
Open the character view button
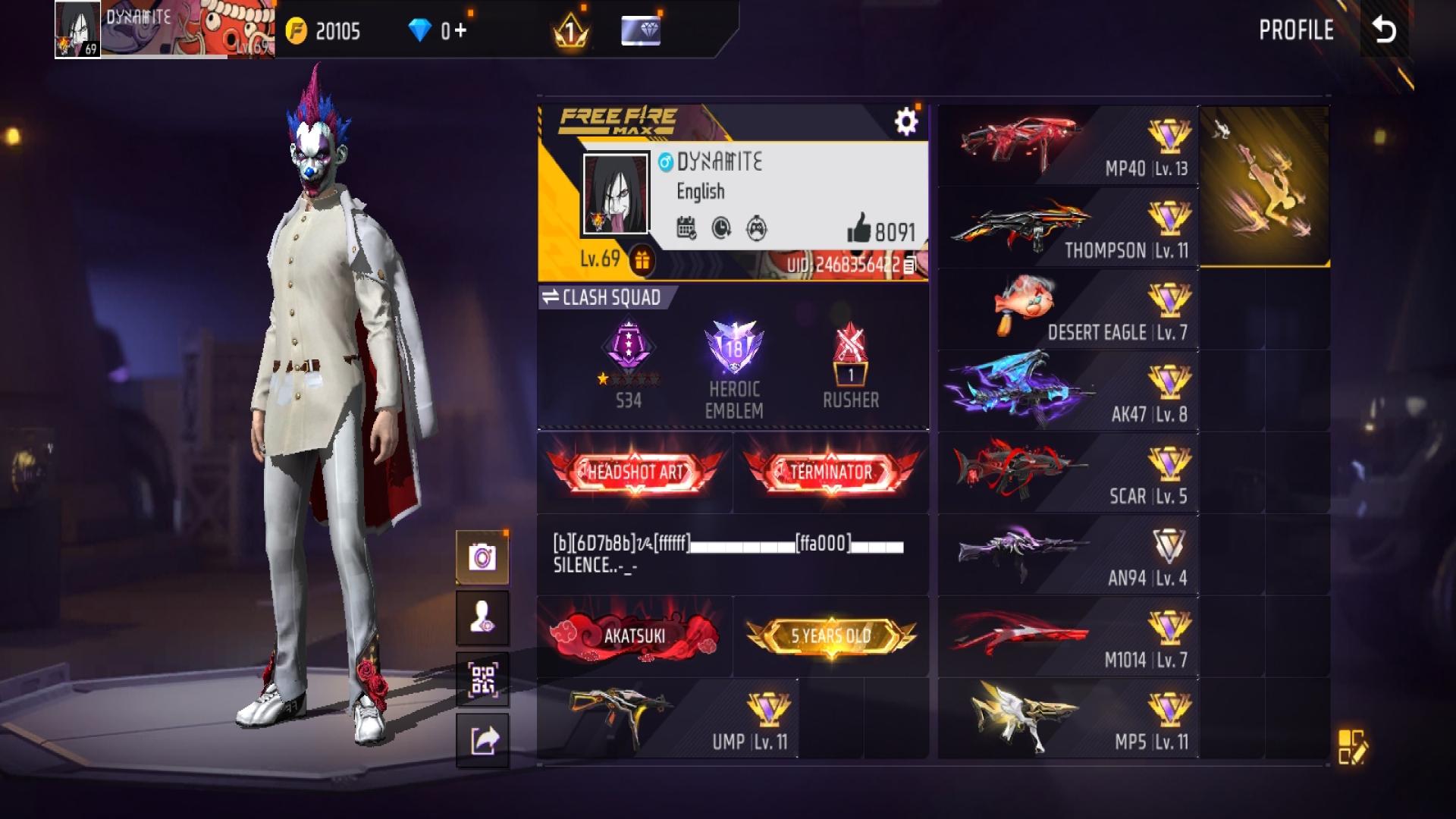482,618
